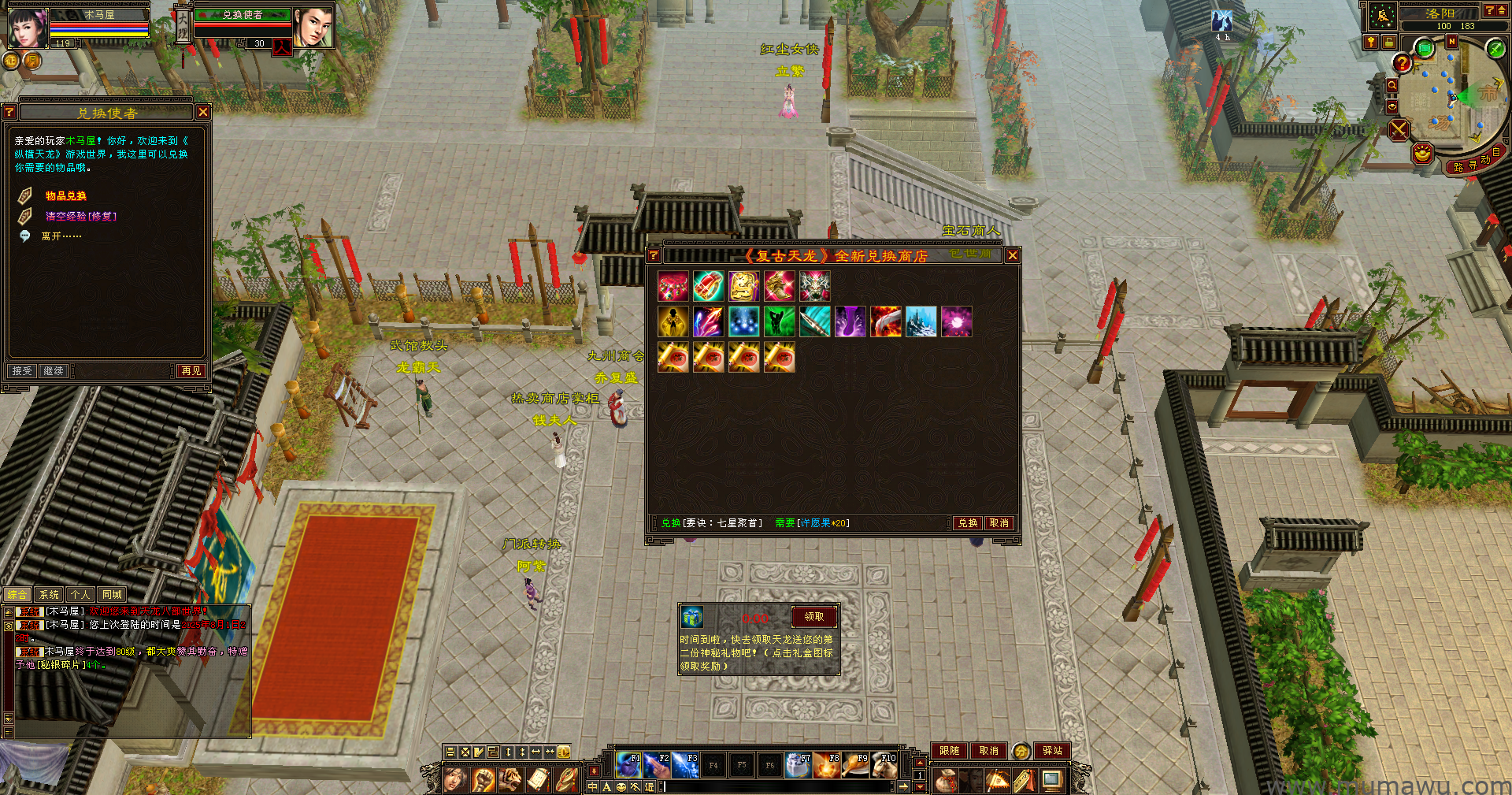
Task: Choose 离开 to leave the conversation
Action: click(61, 236)
